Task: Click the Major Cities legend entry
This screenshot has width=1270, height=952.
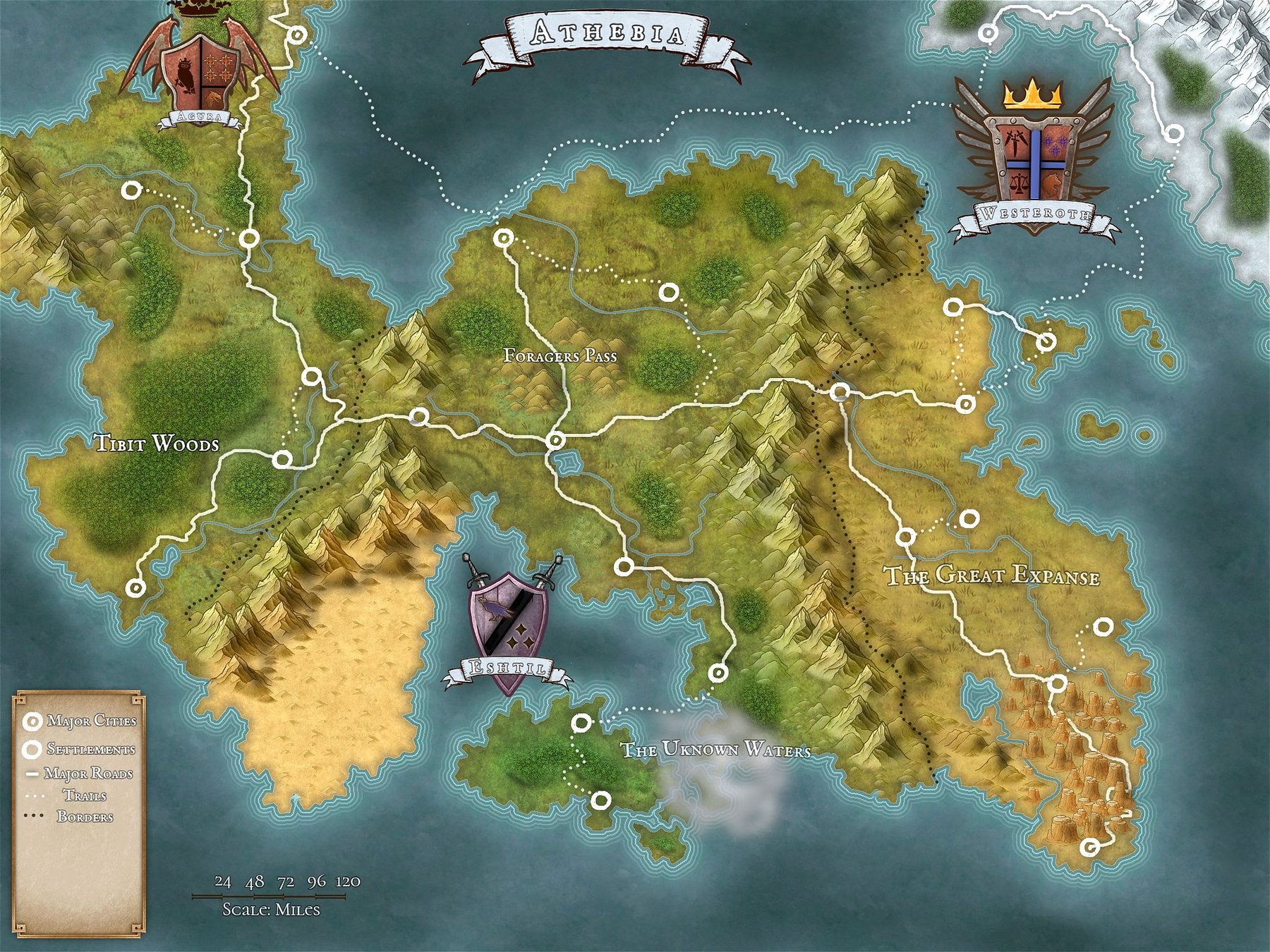Action: pyautogui.click(x=79, y=721)
